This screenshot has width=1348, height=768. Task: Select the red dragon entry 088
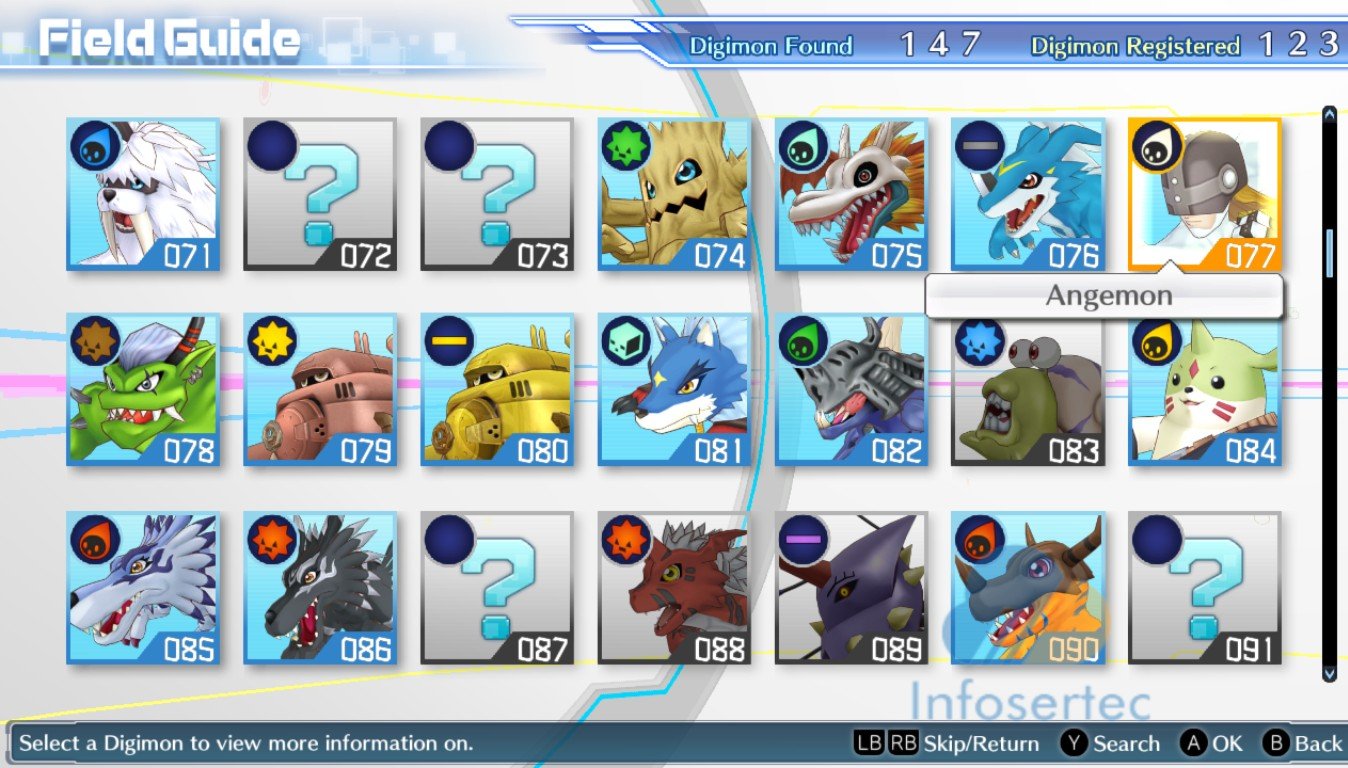pos(674,588)
